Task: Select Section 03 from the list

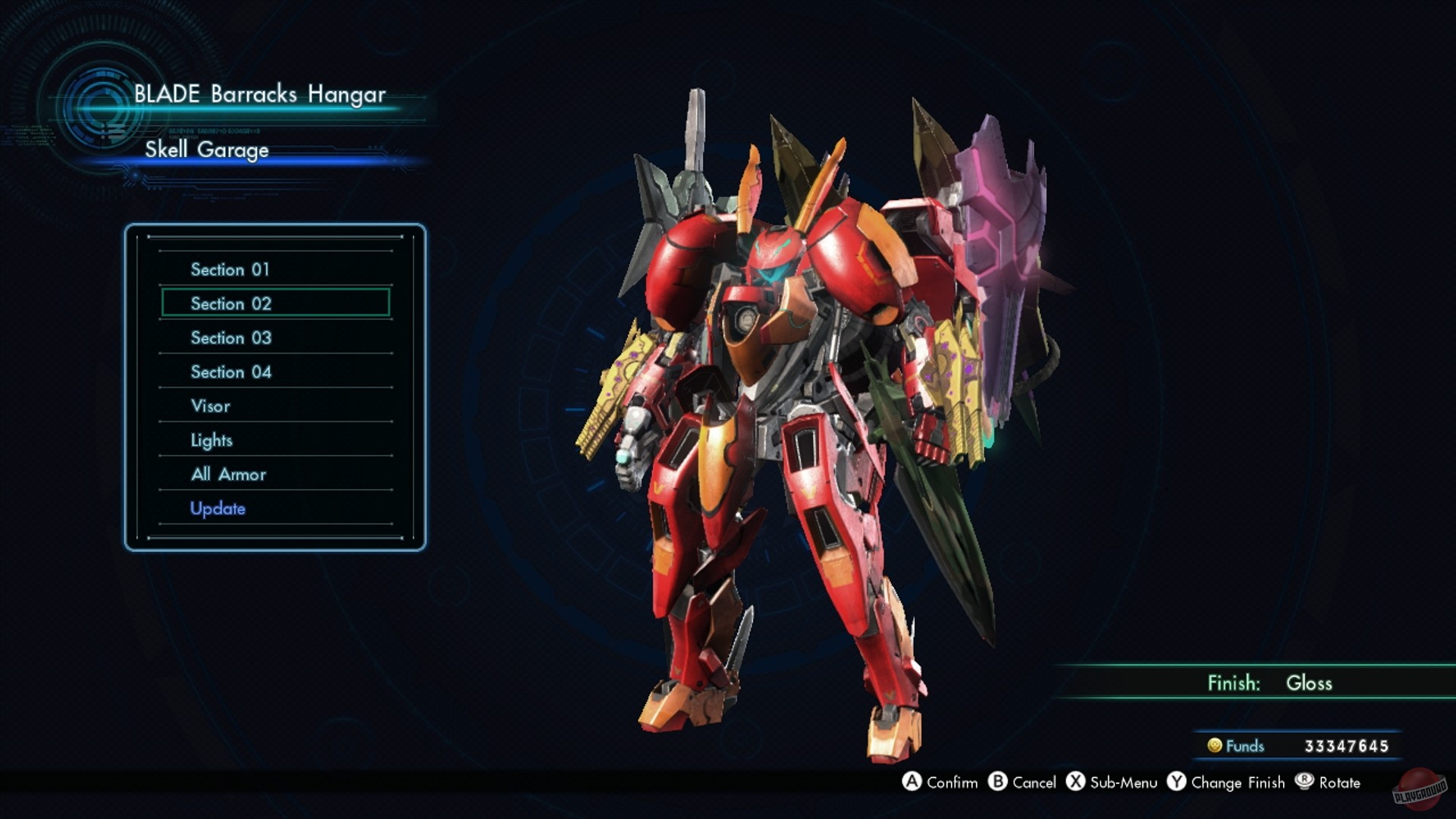Action: (x=230, y=337)
